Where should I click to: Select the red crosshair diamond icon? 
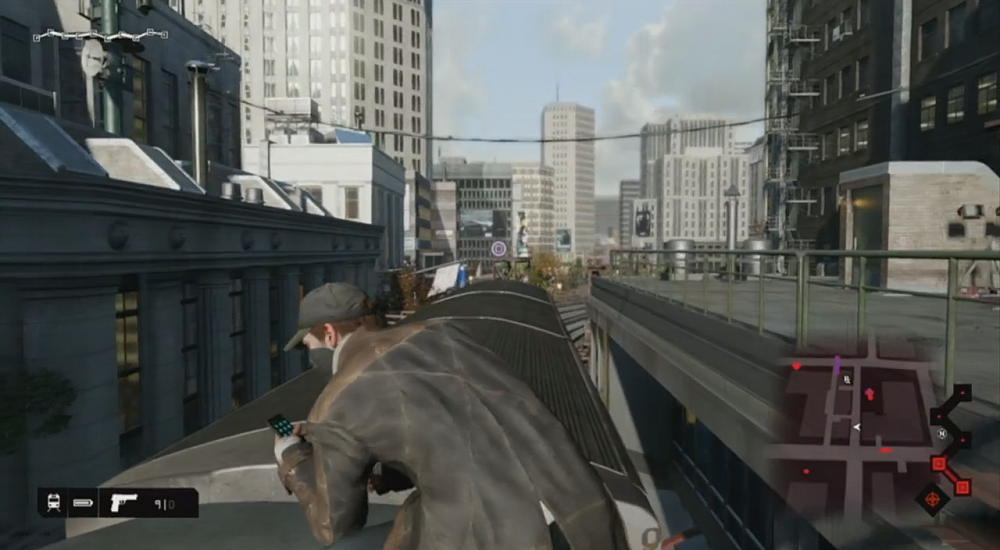tap(933, 497)
